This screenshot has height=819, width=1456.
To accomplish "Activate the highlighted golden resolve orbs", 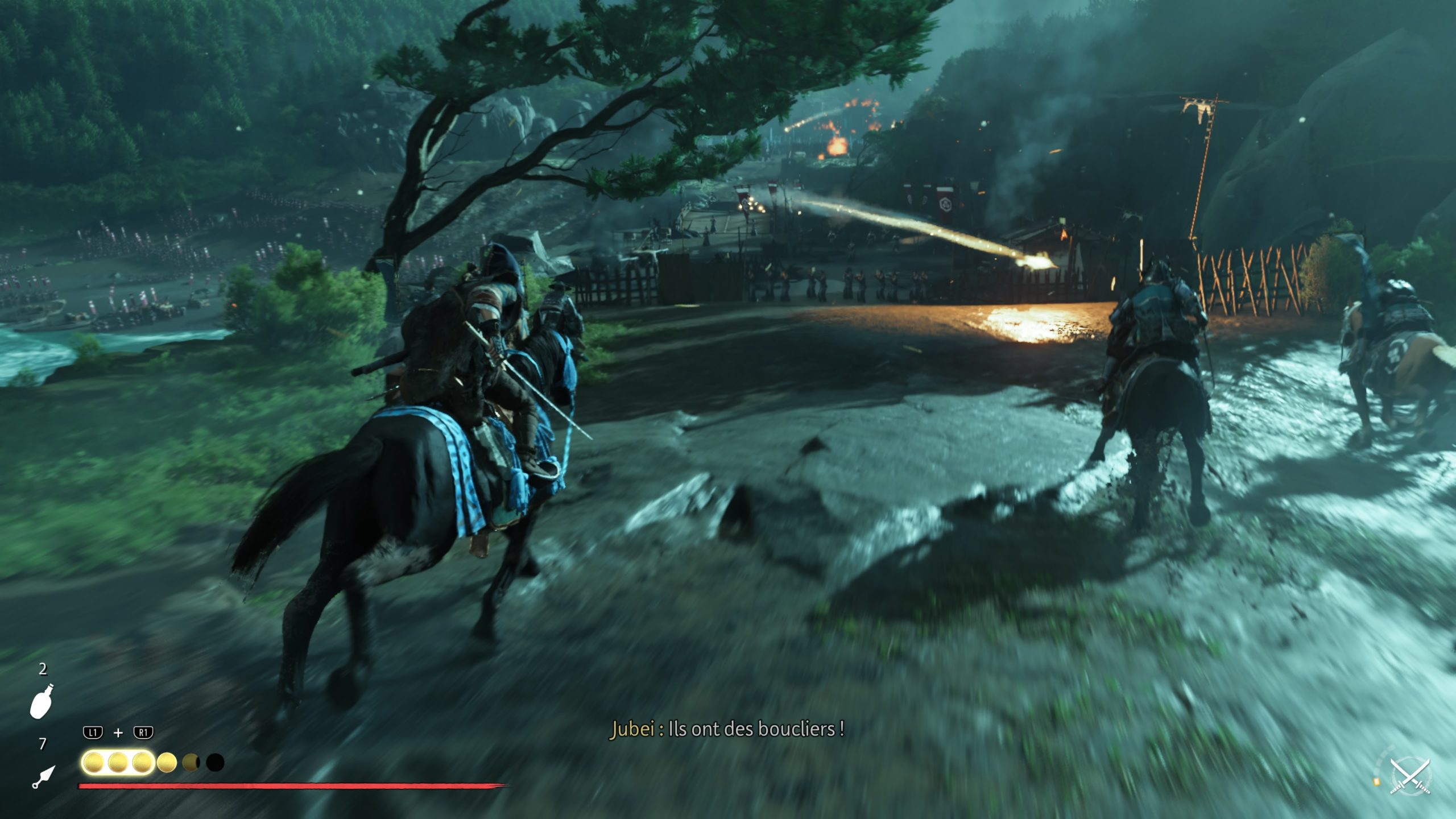I will point(118,763).
